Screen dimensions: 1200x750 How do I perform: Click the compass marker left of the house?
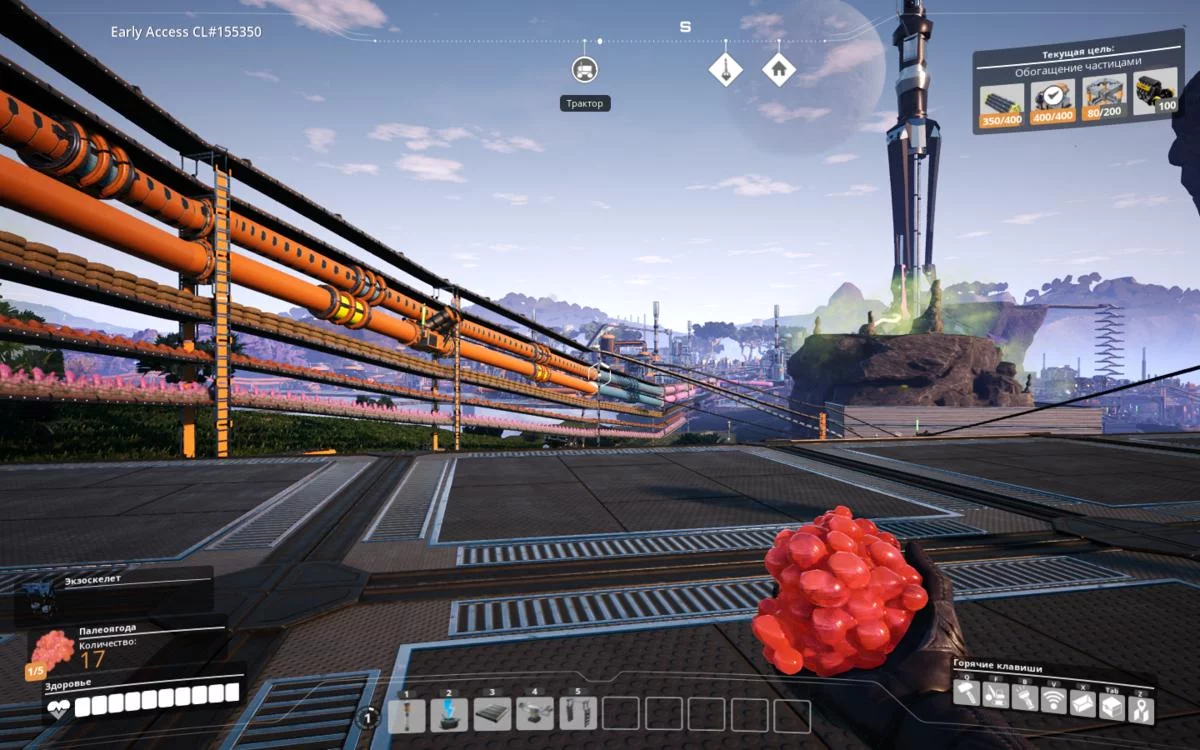tap(725, 69)
